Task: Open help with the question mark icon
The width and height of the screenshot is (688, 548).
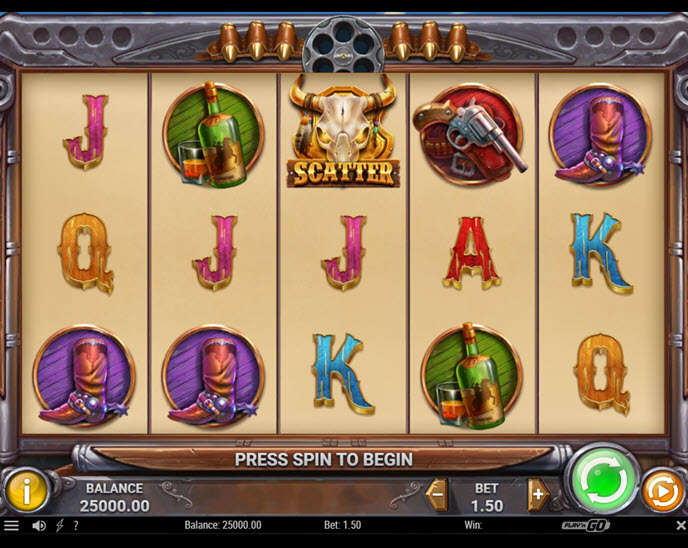Action: [x=76, y=525]
